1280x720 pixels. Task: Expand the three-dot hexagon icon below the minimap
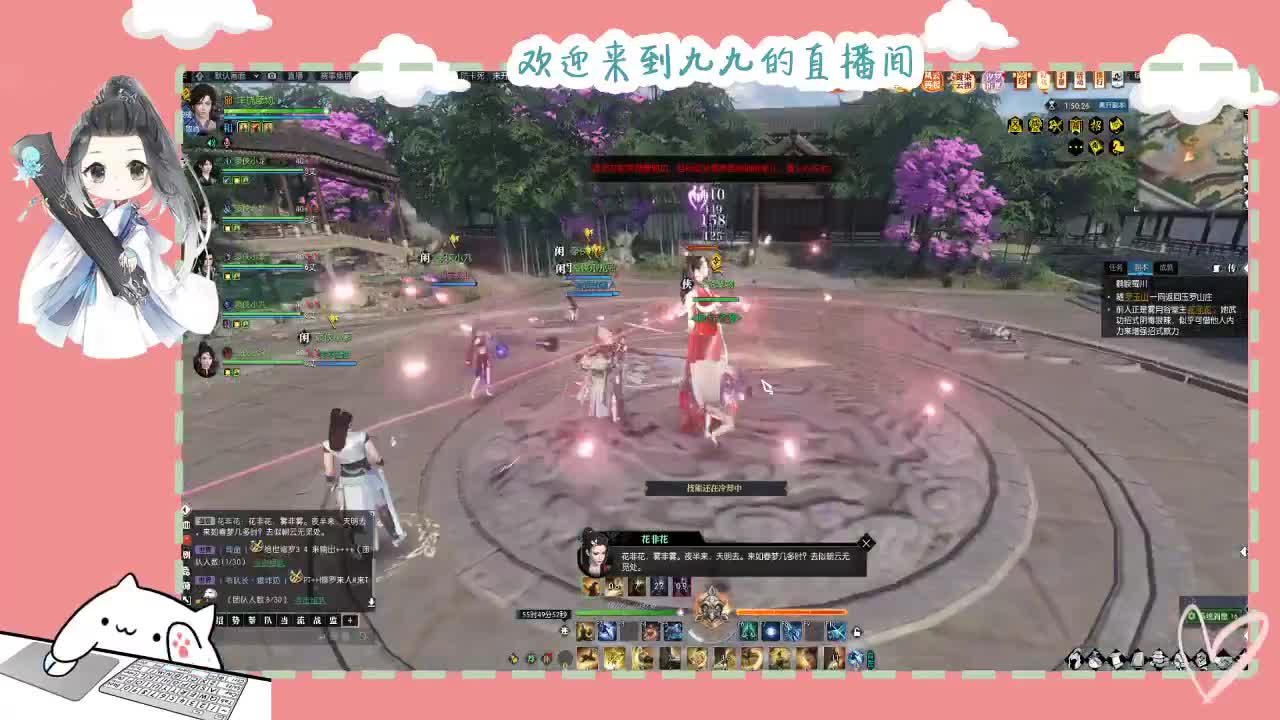[1076, 147]
